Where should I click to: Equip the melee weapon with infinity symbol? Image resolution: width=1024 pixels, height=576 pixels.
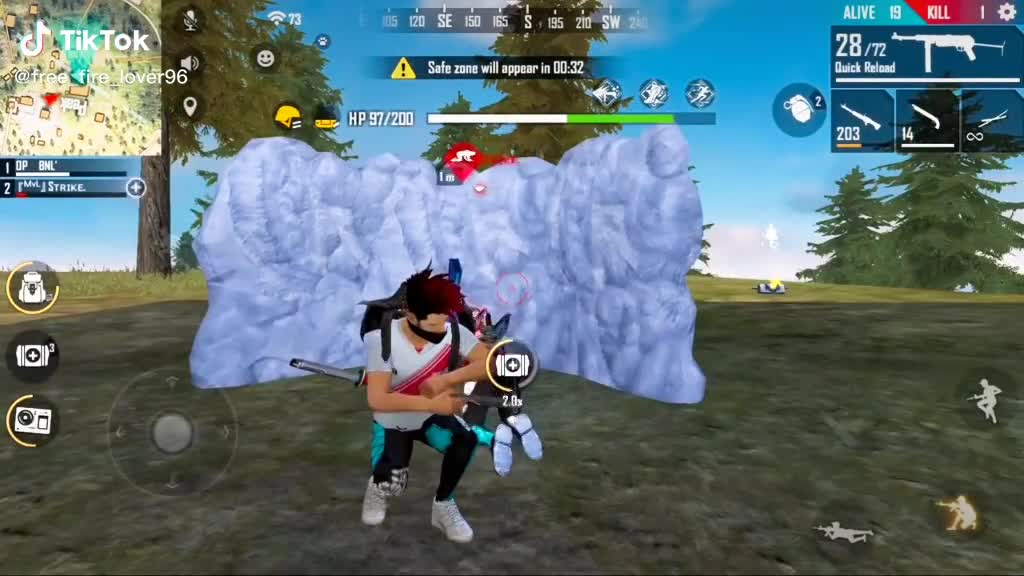[x=991, y=121]
